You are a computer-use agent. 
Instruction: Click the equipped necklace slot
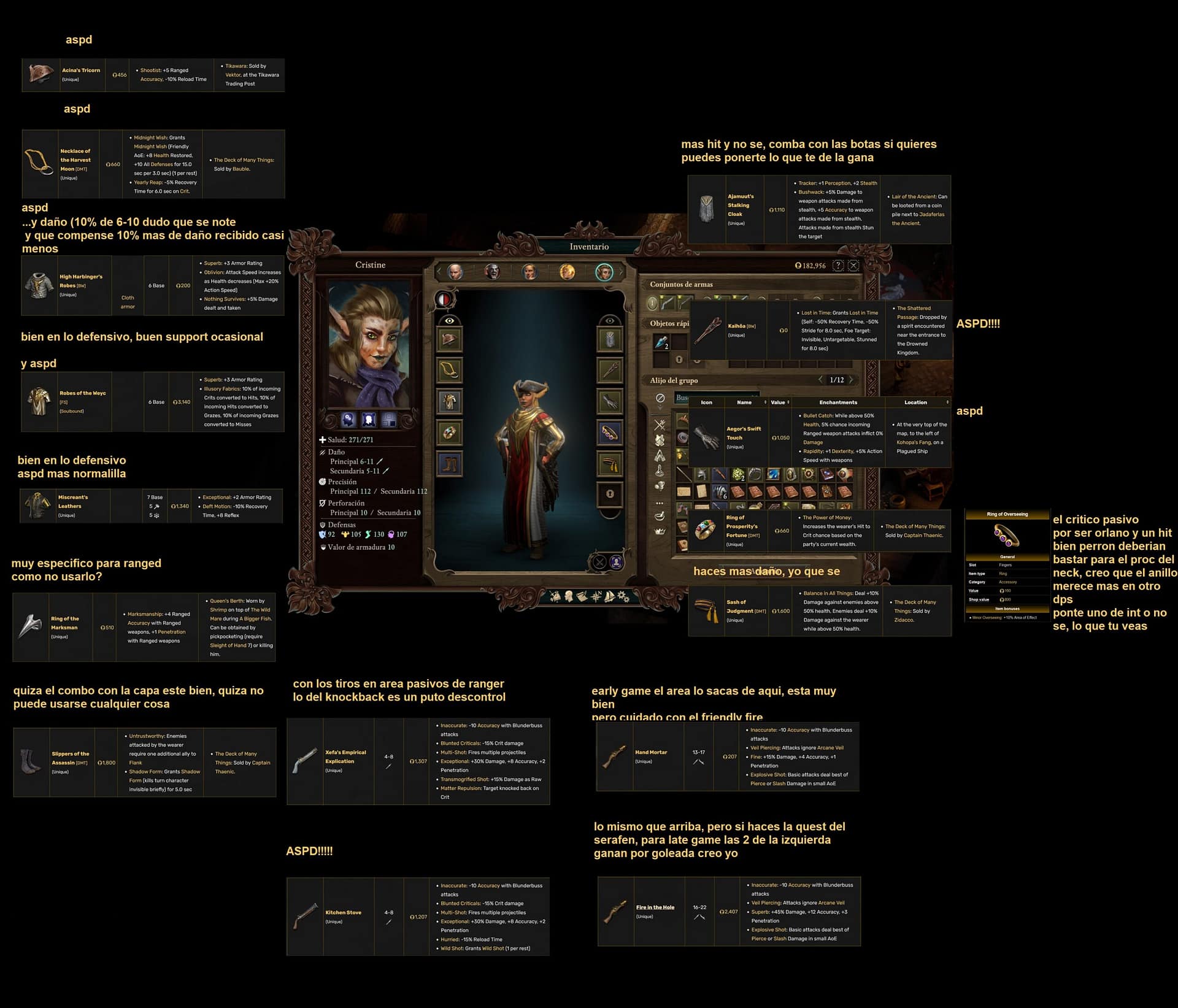449,371
